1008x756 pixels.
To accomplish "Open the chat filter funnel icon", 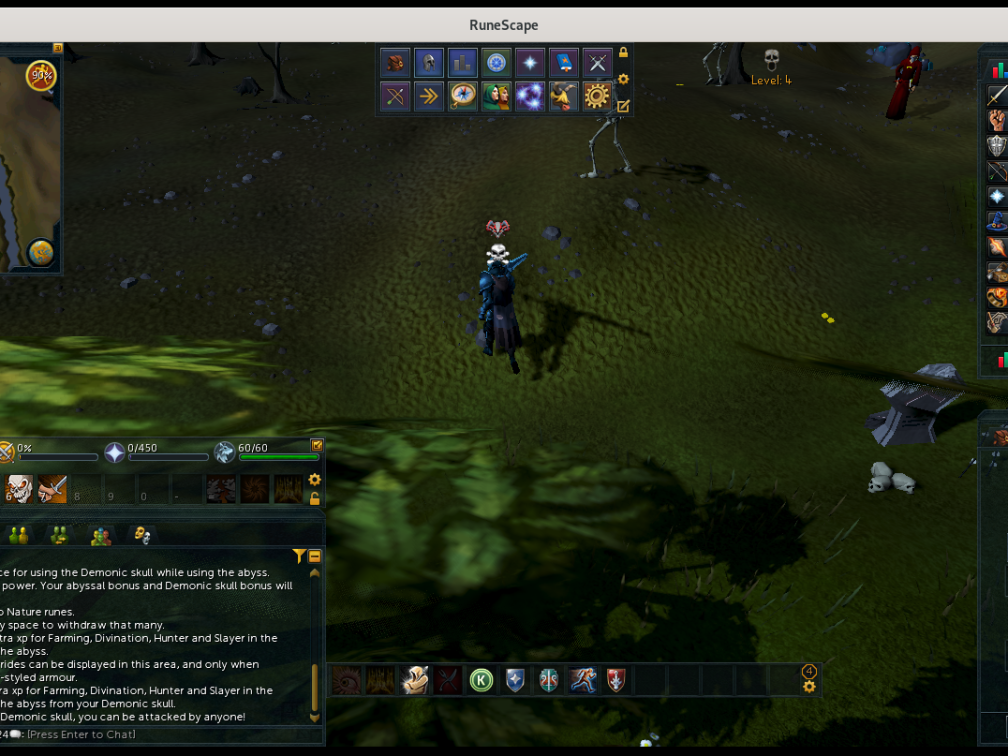I will (x=298, y=556).
